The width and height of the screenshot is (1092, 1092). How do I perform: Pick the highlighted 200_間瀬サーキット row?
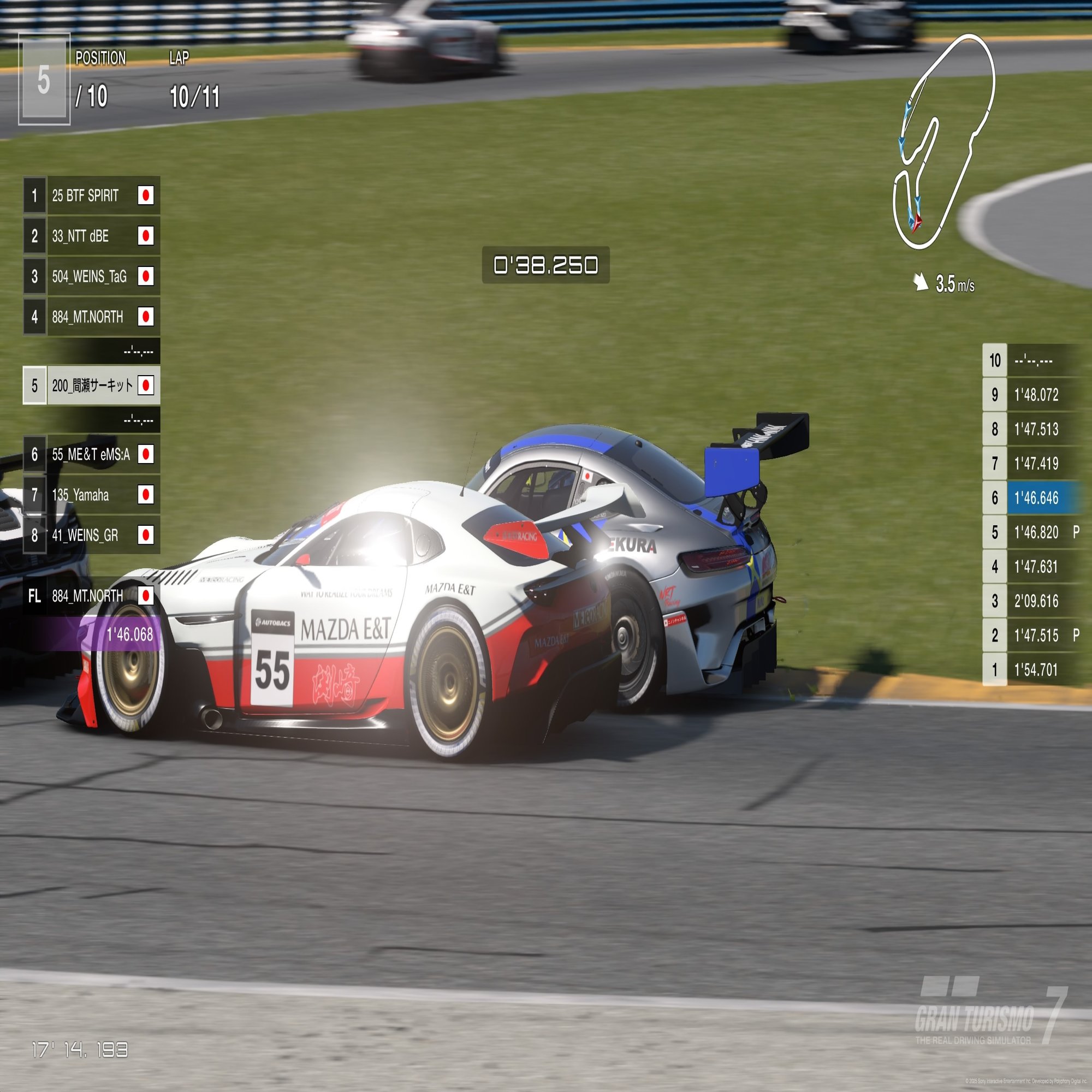coord(92,385)
